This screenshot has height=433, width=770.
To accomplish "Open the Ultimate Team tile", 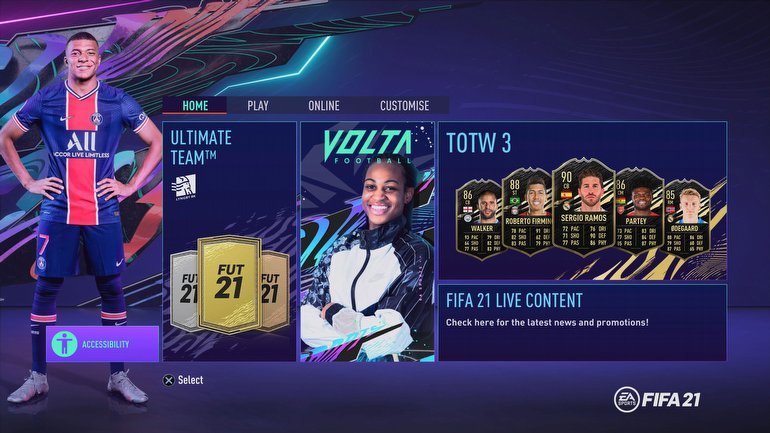I will (x=229, y=241).
